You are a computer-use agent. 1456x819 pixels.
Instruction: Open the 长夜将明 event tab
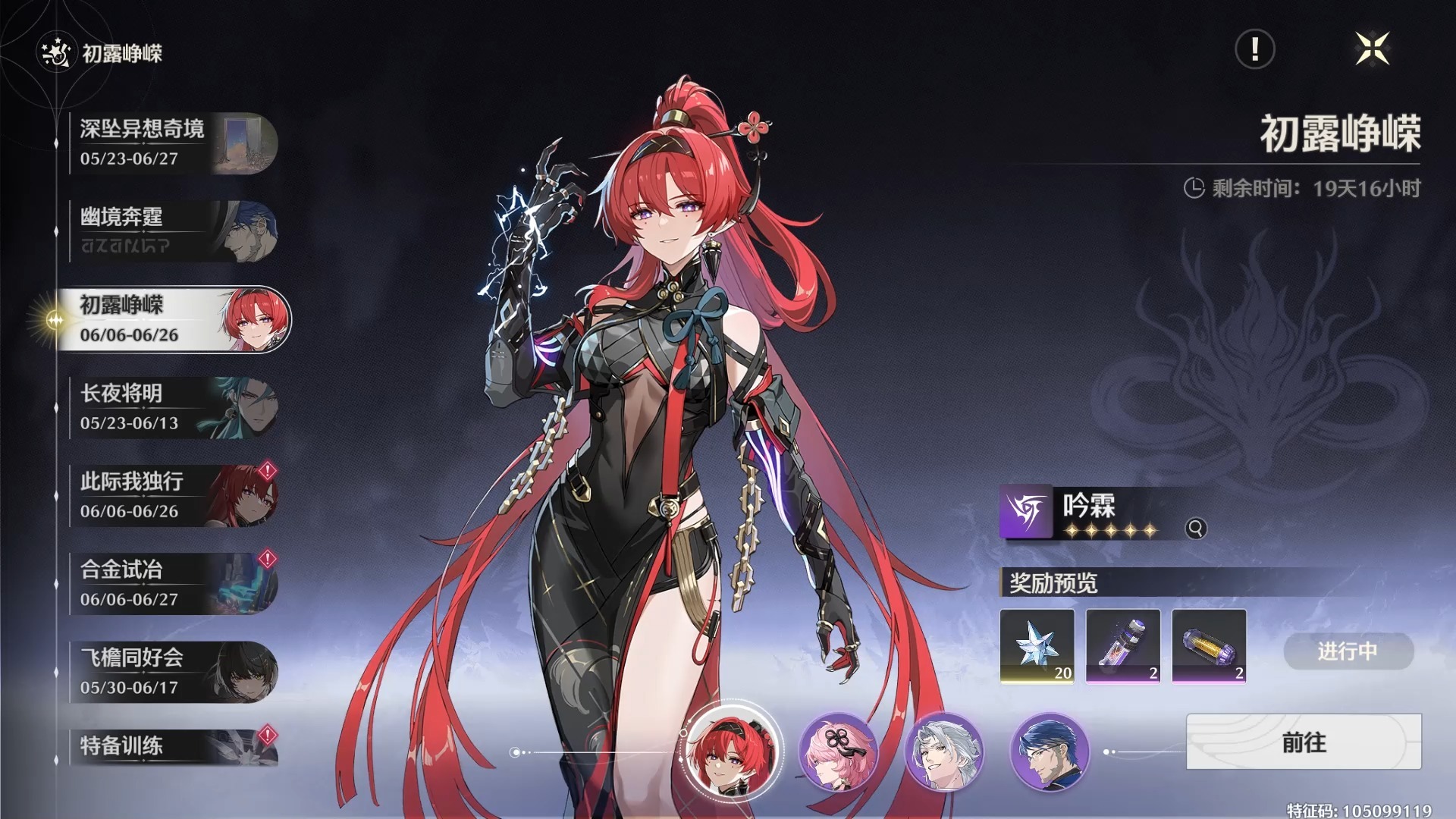(x=173, y=408)
